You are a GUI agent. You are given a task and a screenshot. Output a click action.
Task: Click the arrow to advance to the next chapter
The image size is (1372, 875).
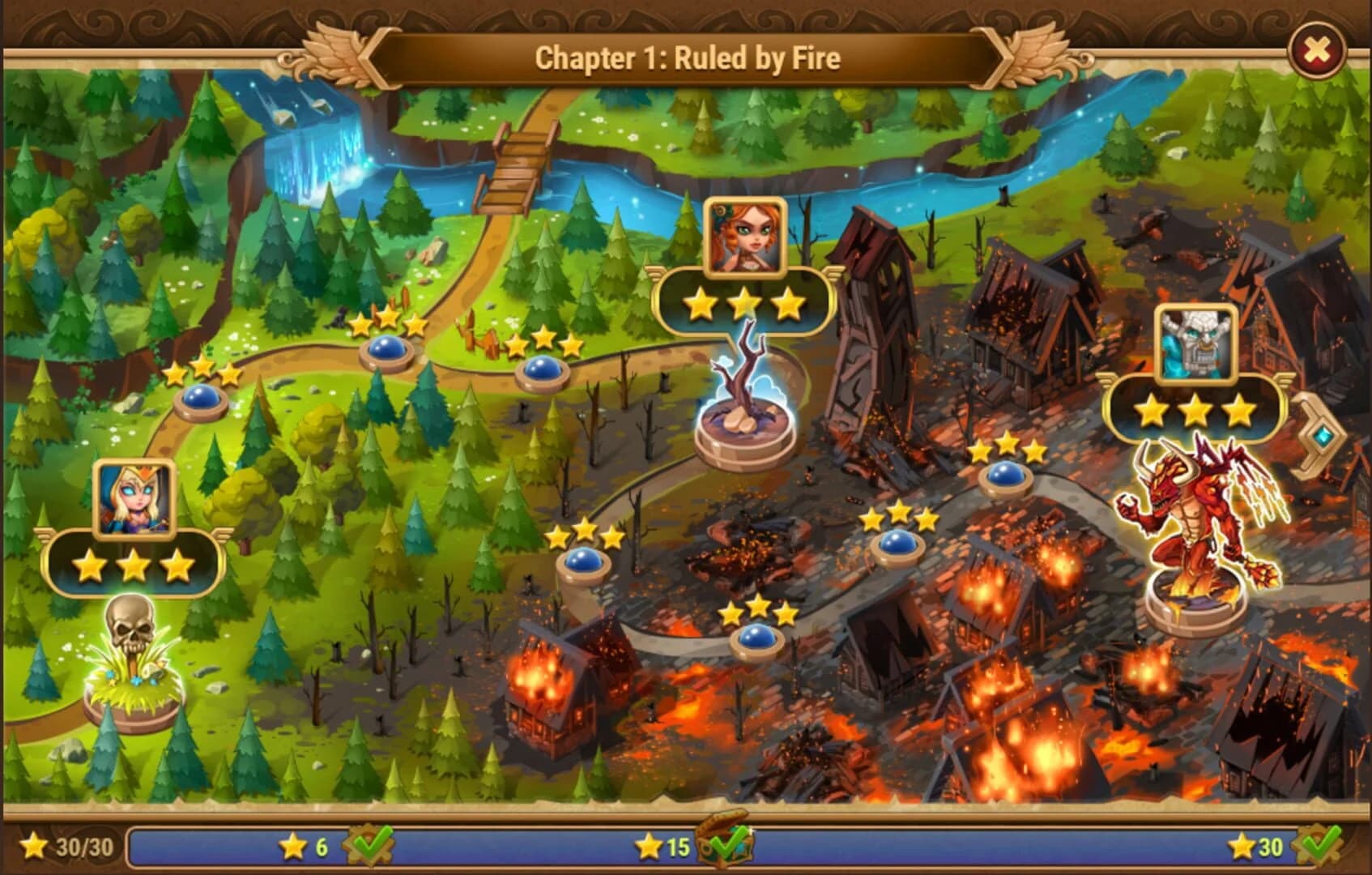coord(1323,433)
